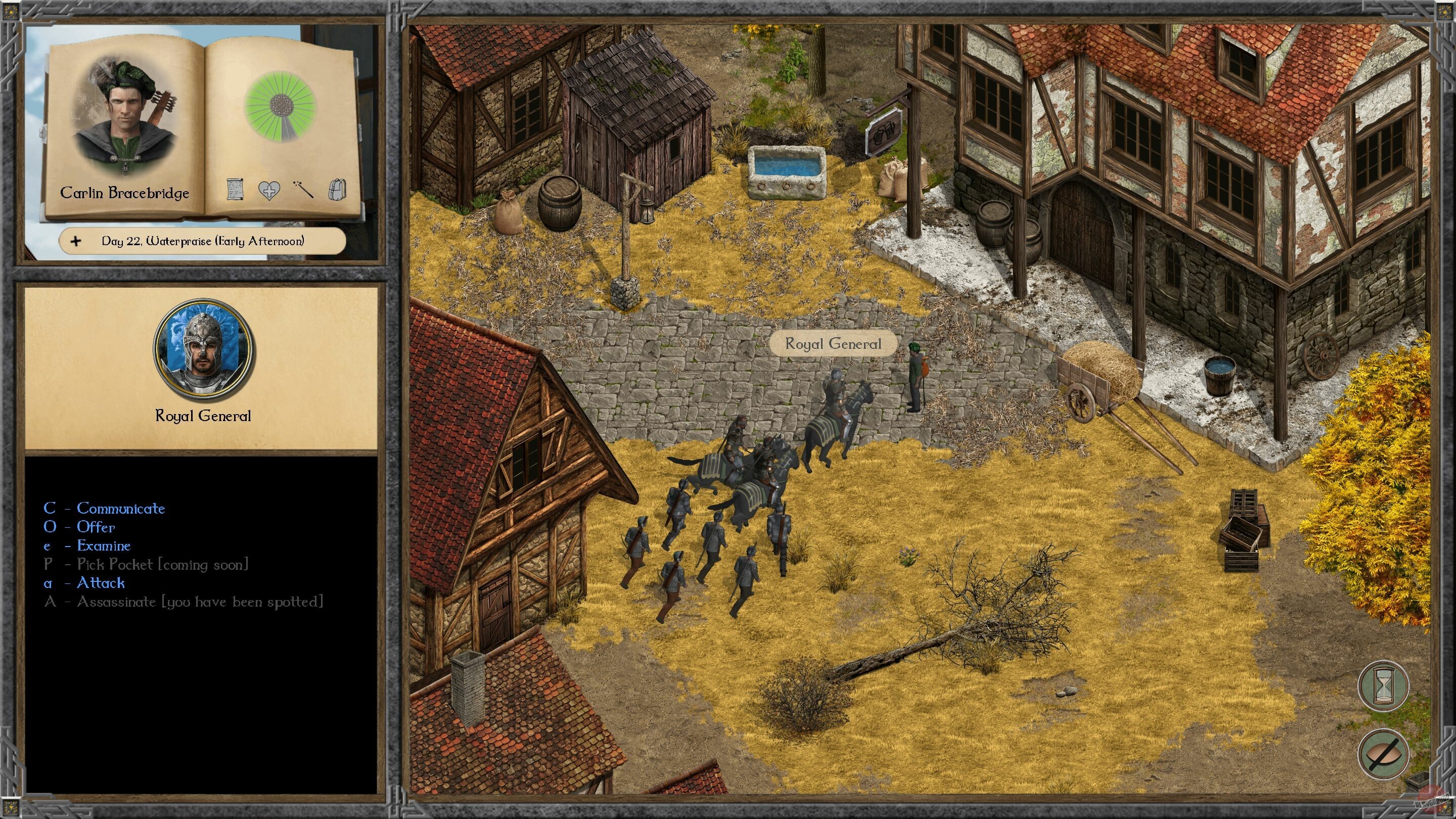
Task: Open the health status heart icon
Action: [270, 192]
